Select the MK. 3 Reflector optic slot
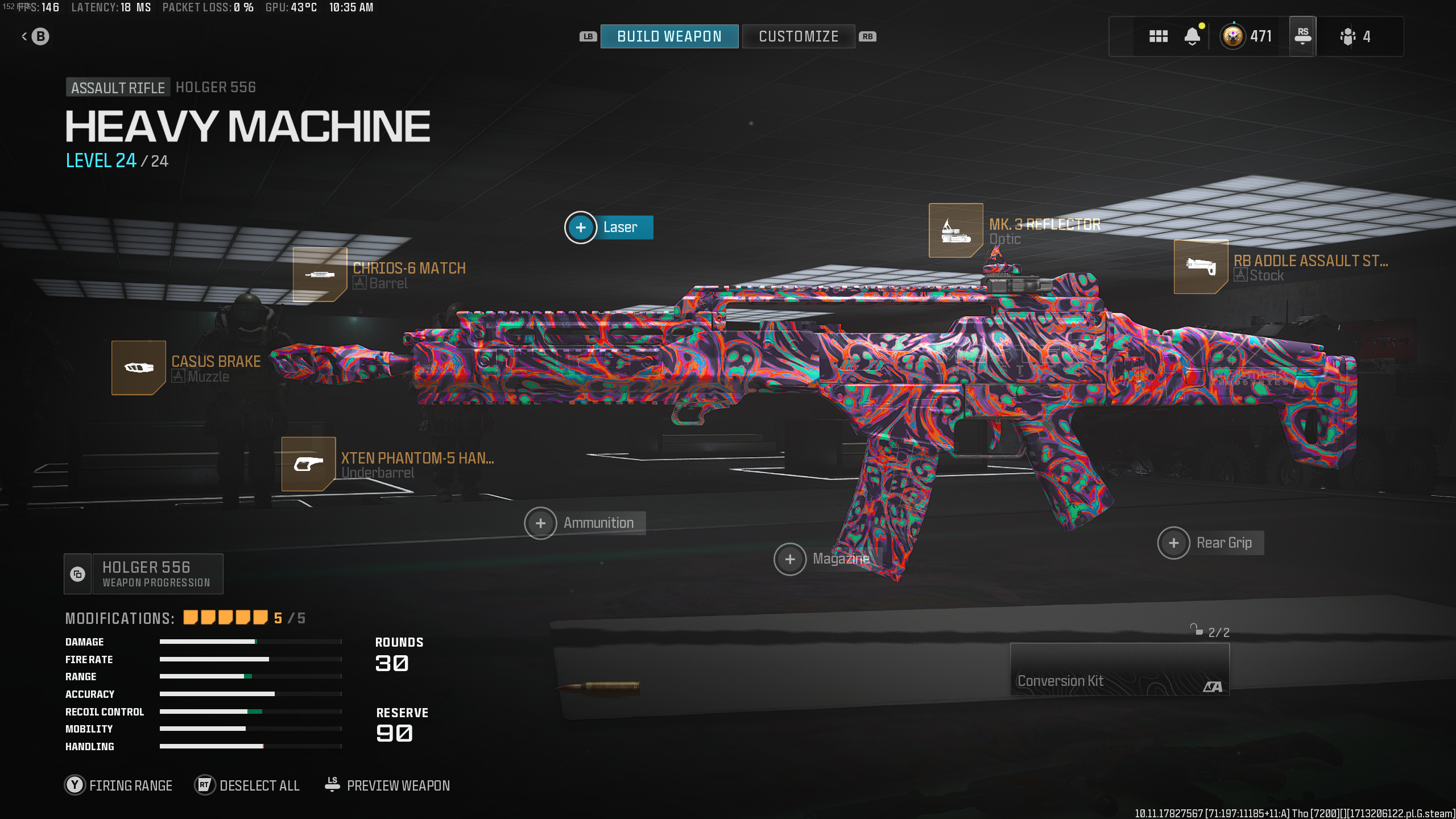The width and height of the screenshot is (1456, 819). pos(955,230)
